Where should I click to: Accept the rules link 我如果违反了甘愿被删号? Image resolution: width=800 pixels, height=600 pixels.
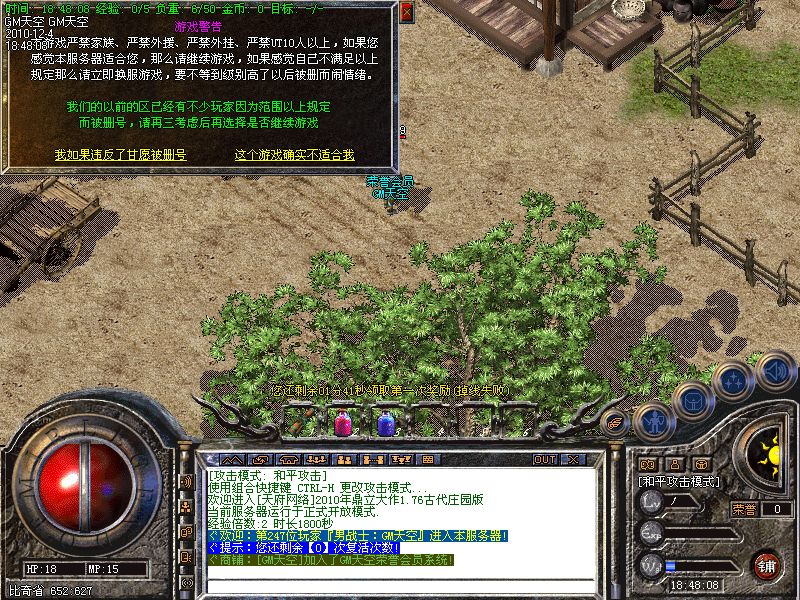click(120, 155)
